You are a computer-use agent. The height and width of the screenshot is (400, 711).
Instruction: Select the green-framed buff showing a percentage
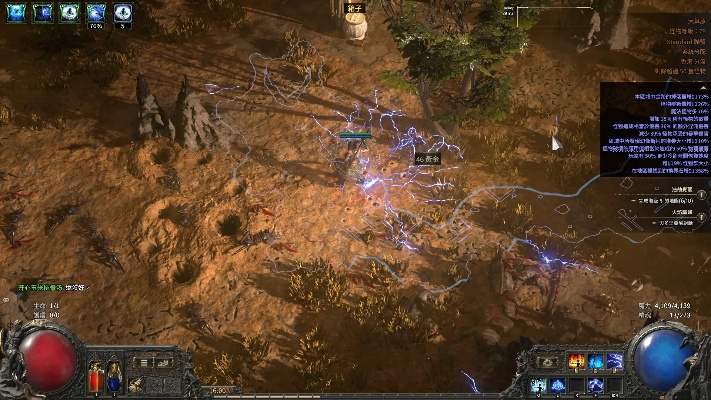tap(96, 12)
